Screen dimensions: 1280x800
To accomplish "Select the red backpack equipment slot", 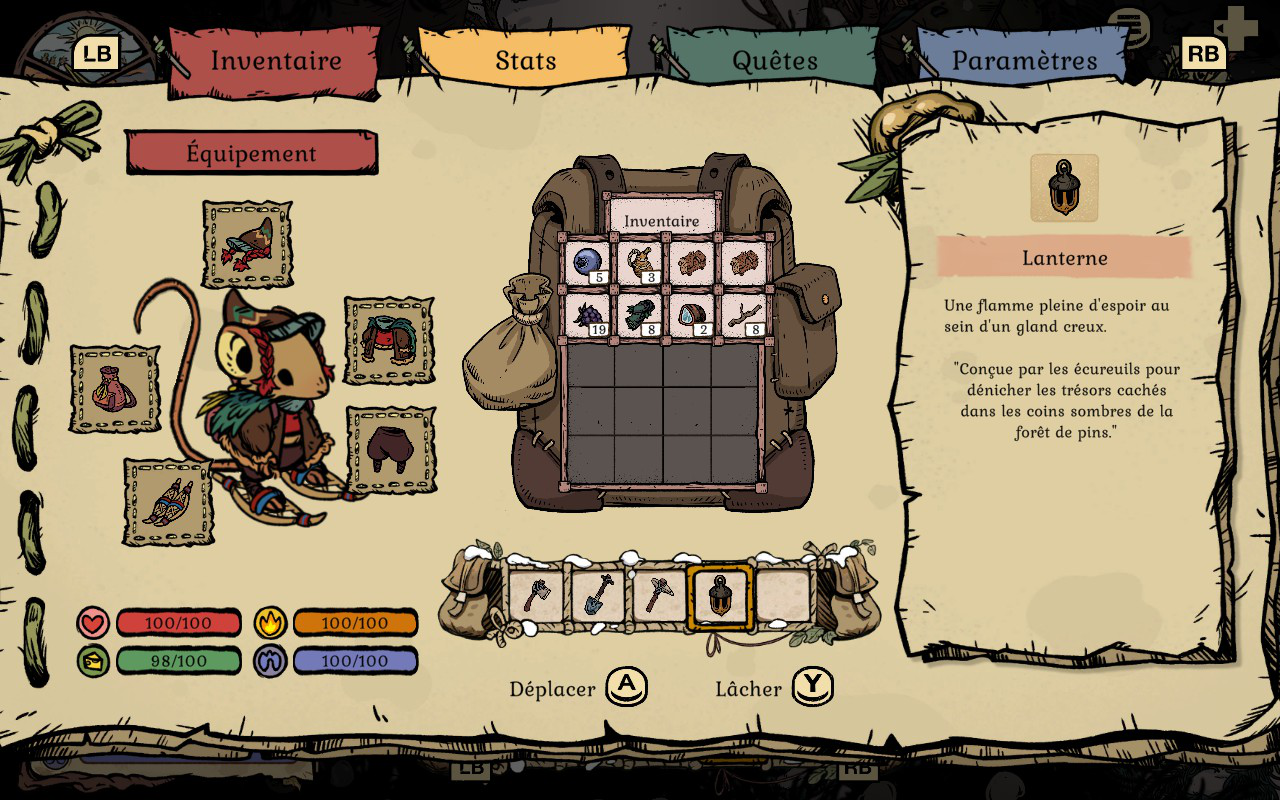I will 114,389.
